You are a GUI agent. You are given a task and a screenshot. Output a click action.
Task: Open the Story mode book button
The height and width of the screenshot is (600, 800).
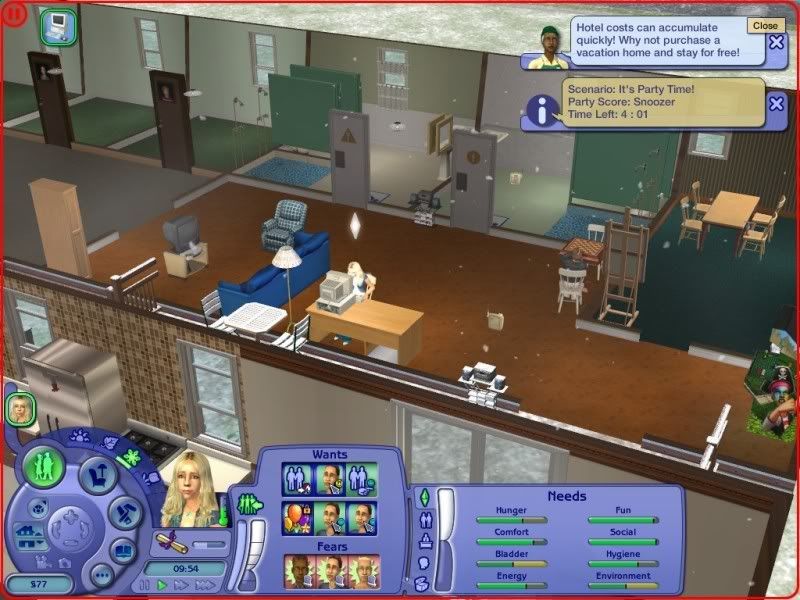[x=123, y=550]
